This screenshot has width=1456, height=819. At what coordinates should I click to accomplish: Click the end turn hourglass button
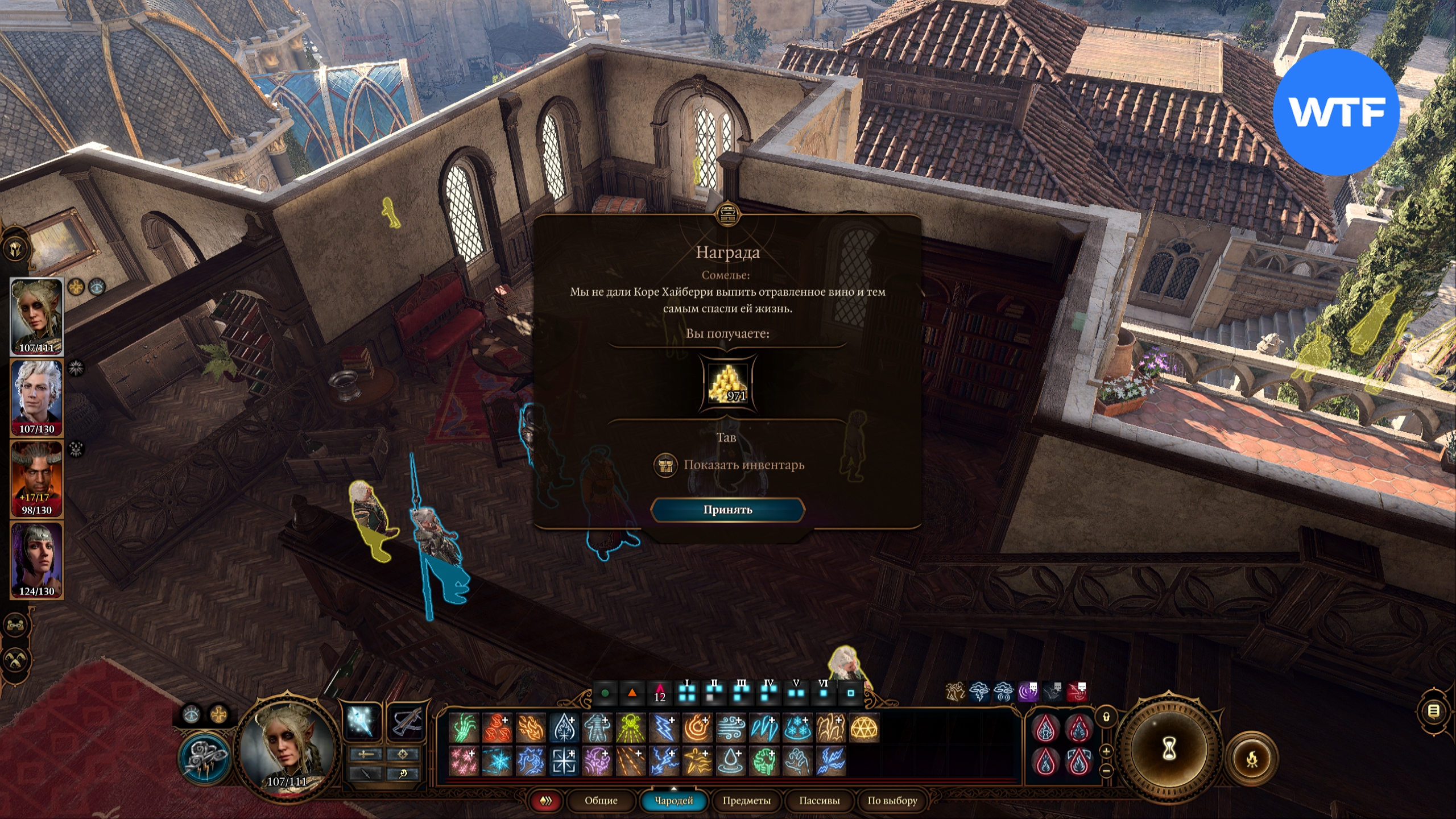[1168, 750]
